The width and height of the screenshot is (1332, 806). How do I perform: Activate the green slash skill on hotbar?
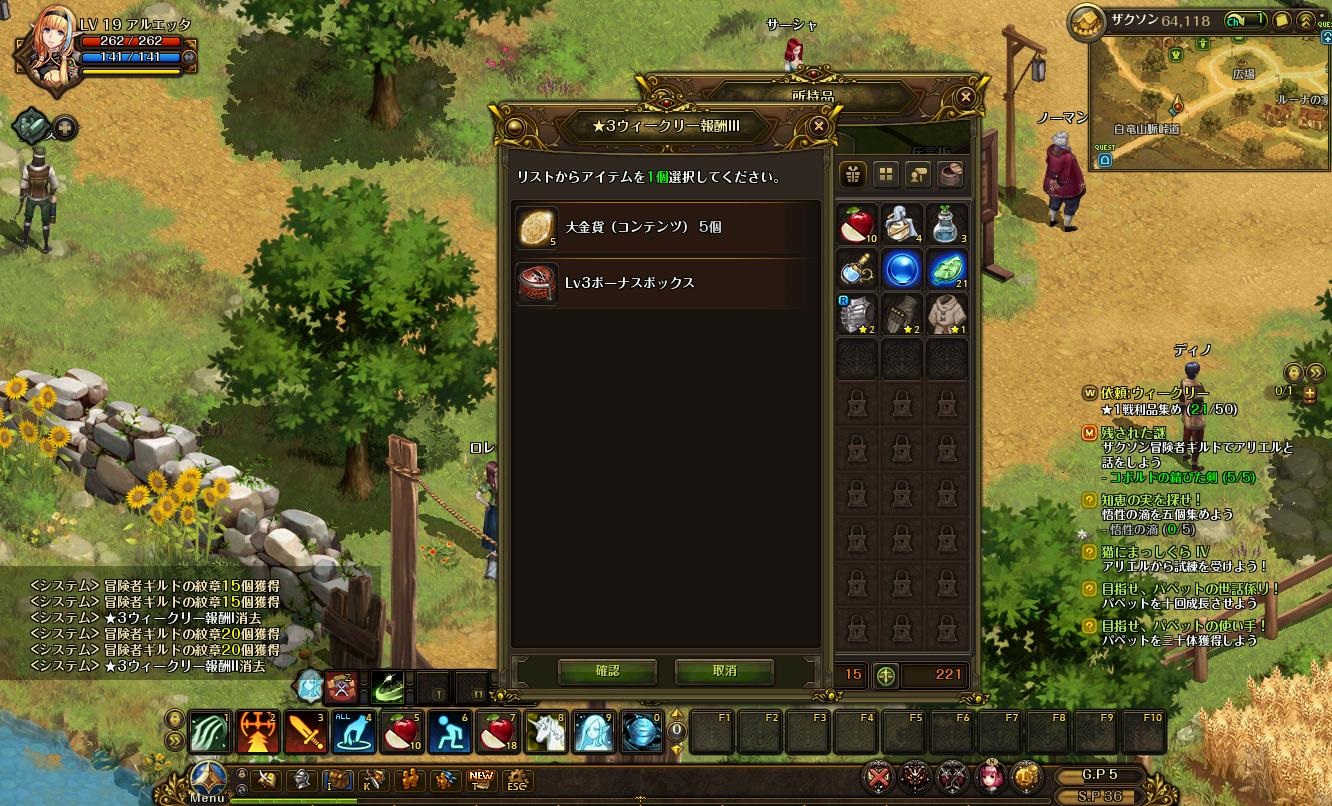tap(210, 733)
